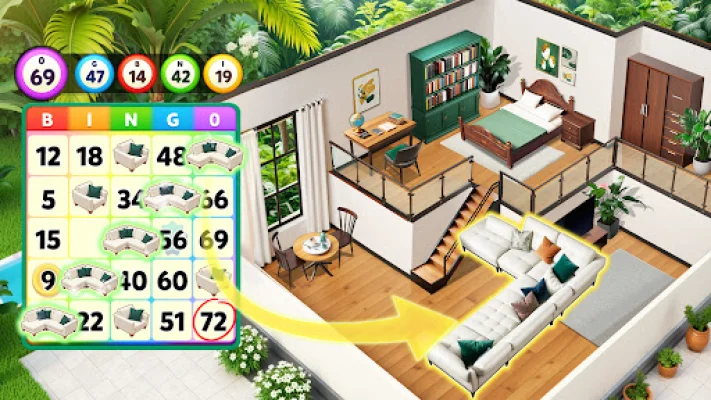Tap the gold-ringed 9 tile
The height and width of the screenshot is (400, 711).
(x=46, y=281)
